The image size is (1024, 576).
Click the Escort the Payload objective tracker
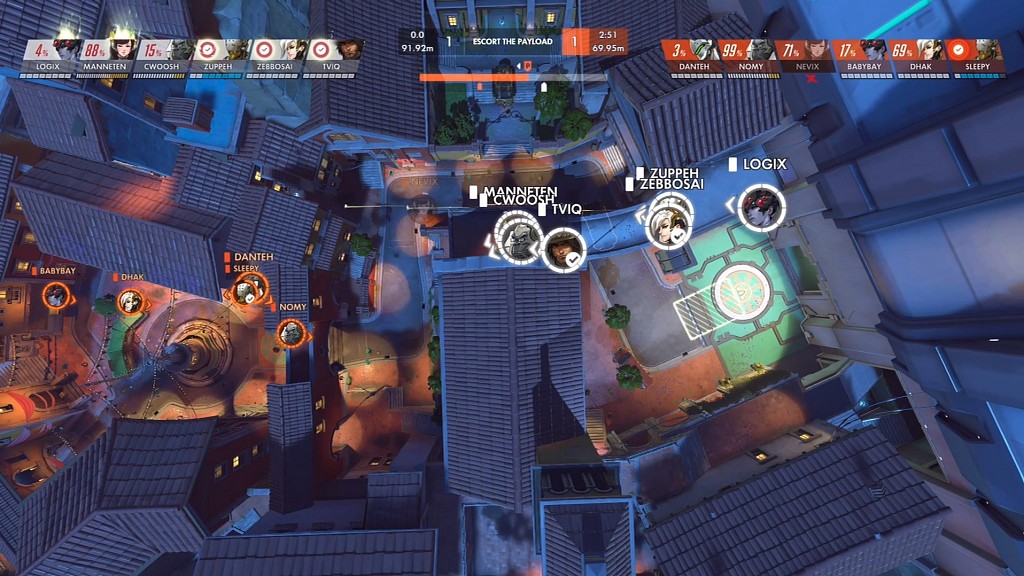coord(512,42)
